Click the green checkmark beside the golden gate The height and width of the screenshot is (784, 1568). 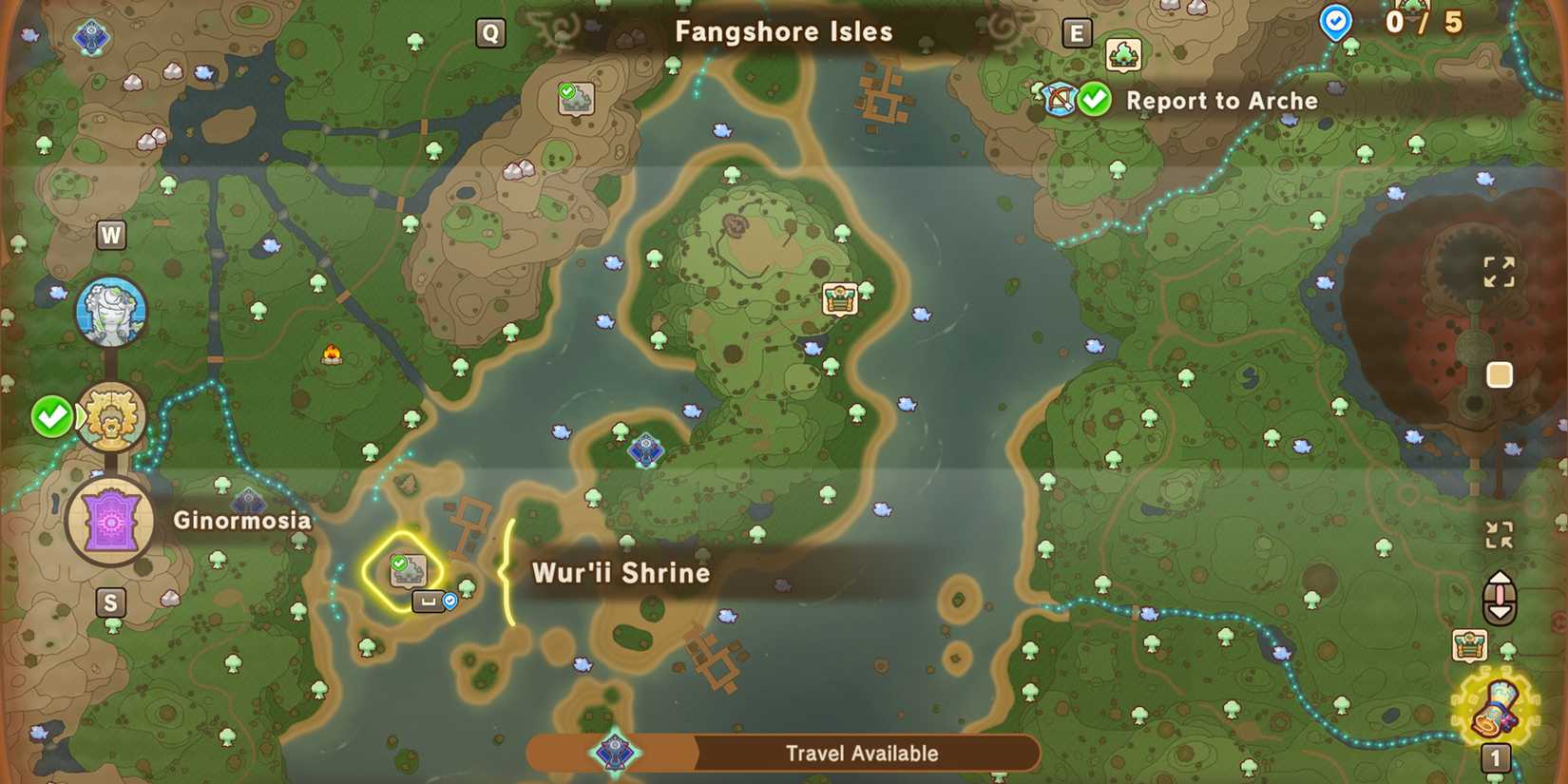(52, 414)
